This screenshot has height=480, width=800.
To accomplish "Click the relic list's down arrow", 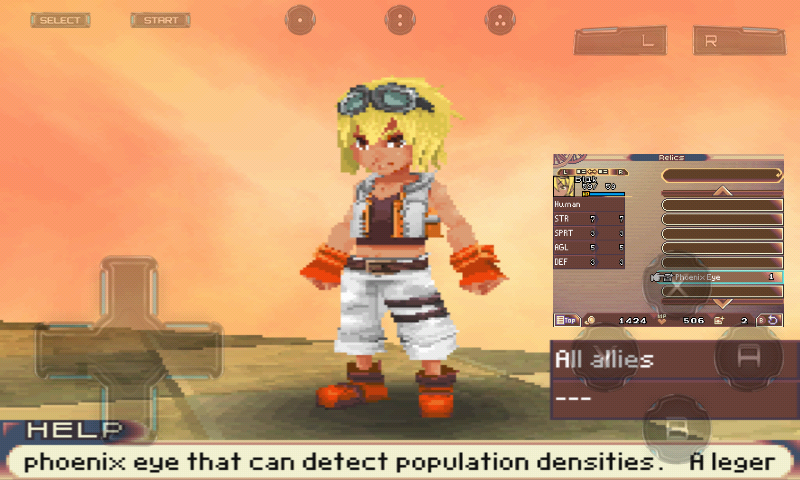I will [722, 302].
